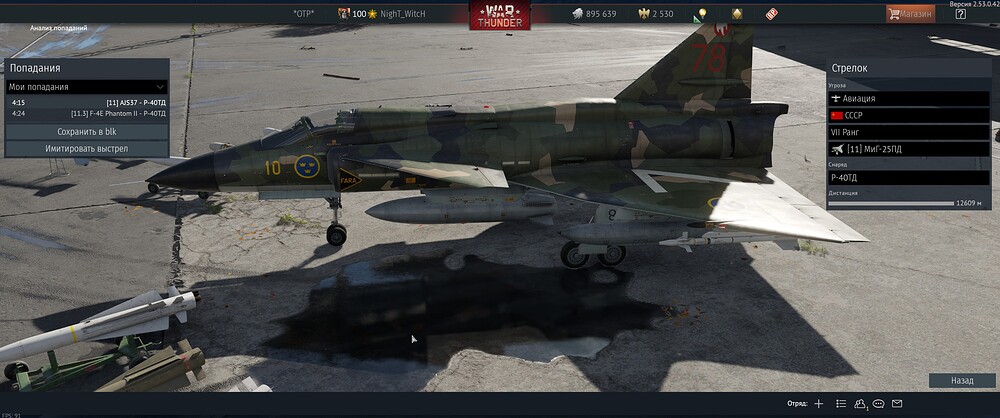Add a squad member with plus icon
1000x418 pixels.
click(819, 404)
